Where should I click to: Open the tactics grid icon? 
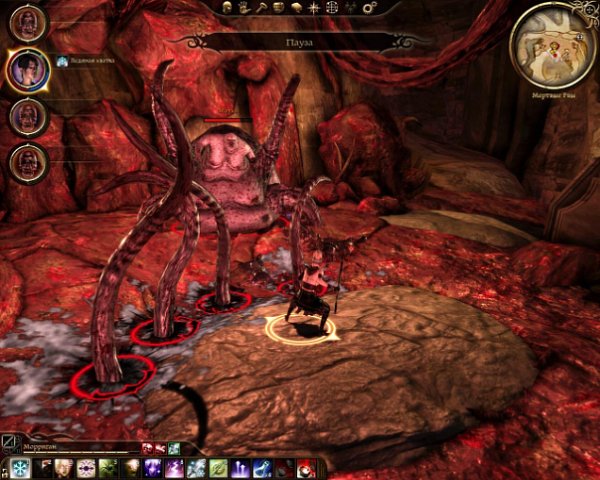point(331,7)
